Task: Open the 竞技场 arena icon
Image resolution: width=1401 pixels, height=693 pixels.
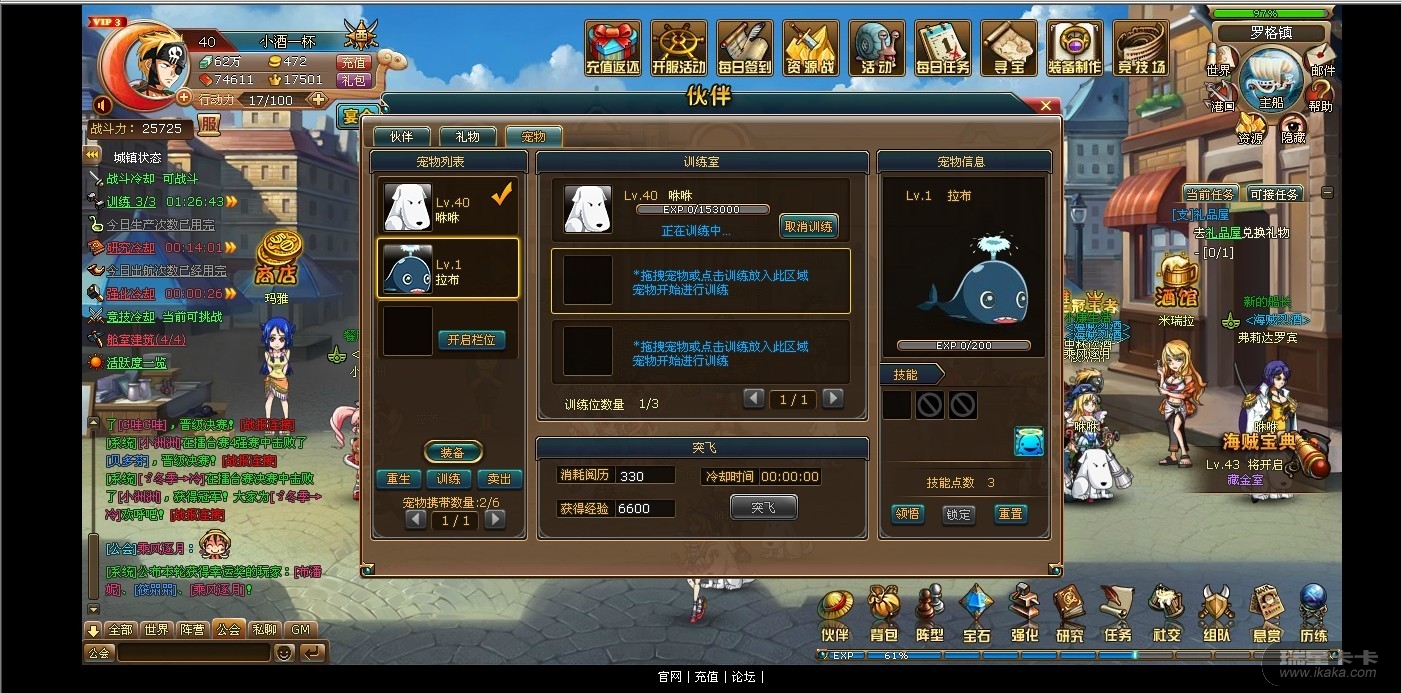Action: click(x=1141, y=50)
